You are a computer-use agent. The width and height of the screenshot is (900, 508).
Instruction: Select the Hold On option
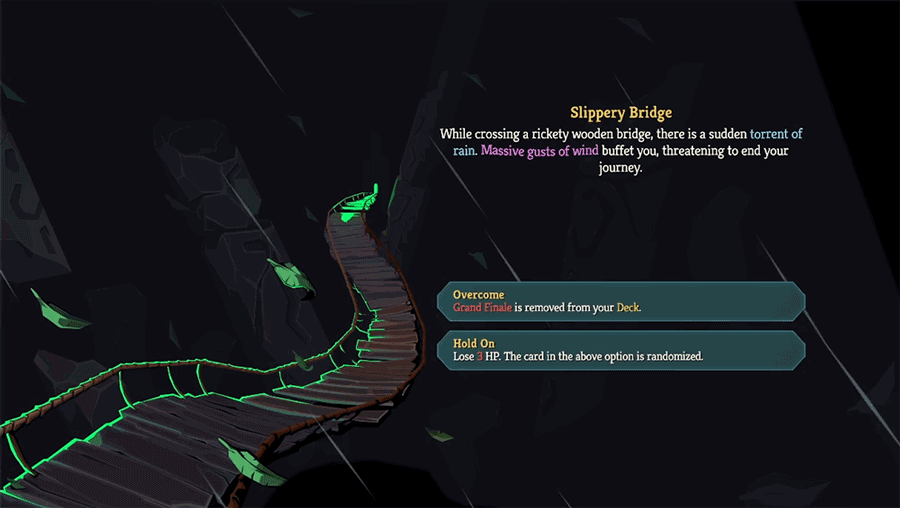coord(620,349)
